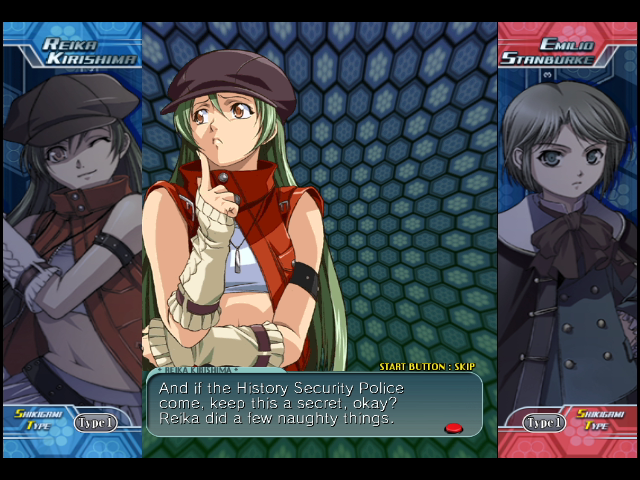Viewport: 640px width, 480px height.
Task: Click the red continue indicator in the dialogue
Action: click(x=453, y=428)
